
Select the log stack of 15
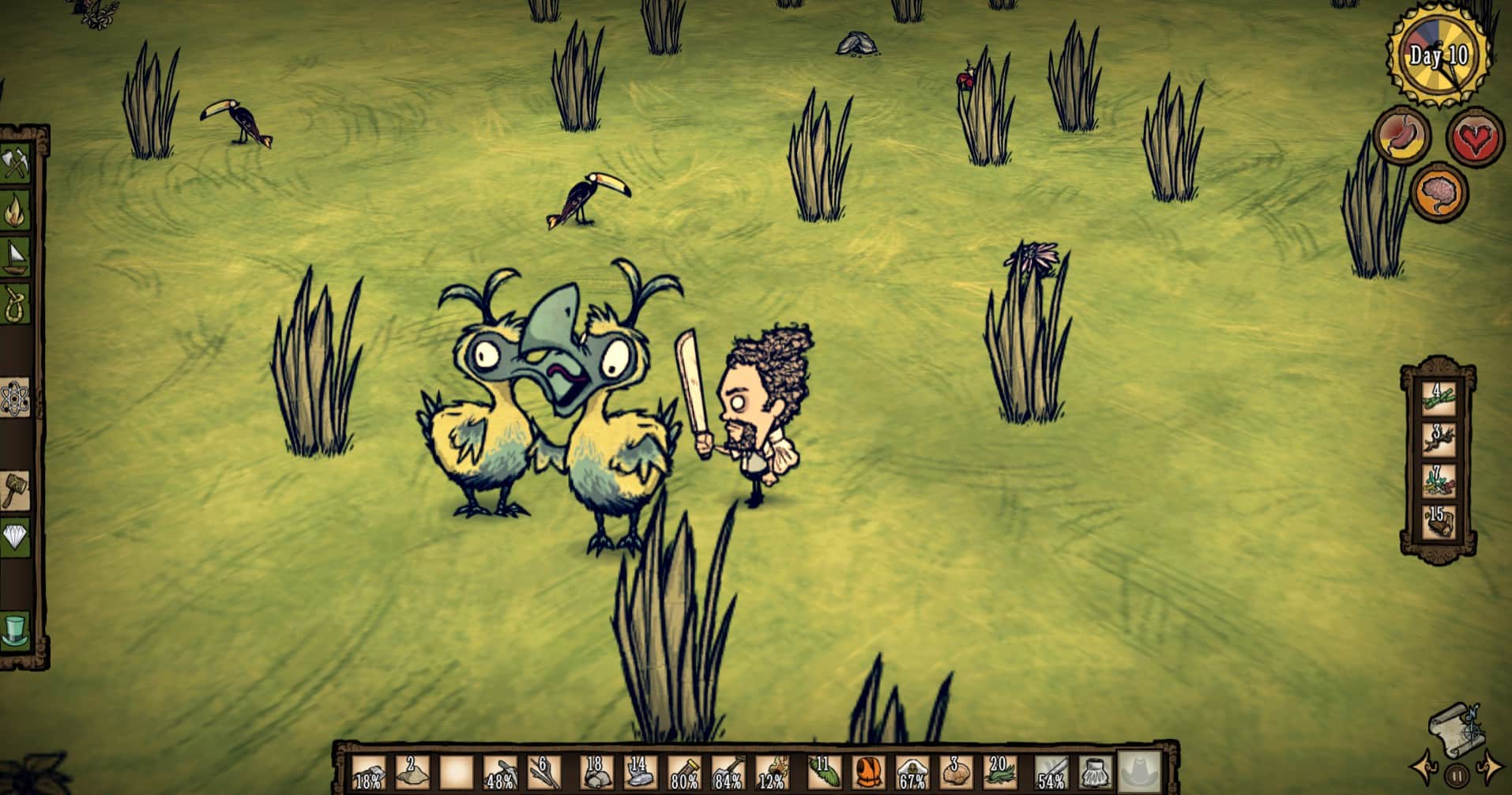click(x=1439, y=521)
